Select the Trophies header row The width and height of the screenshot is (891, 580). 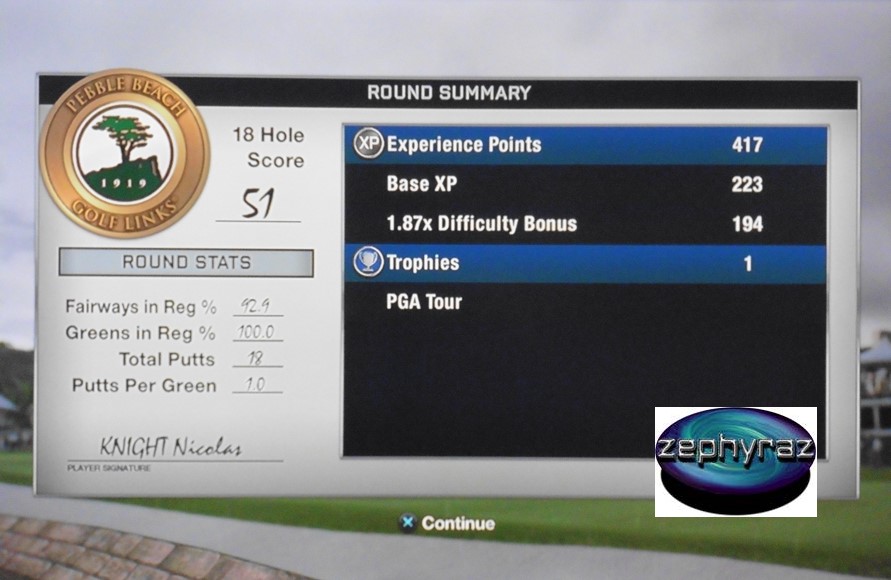585,264
